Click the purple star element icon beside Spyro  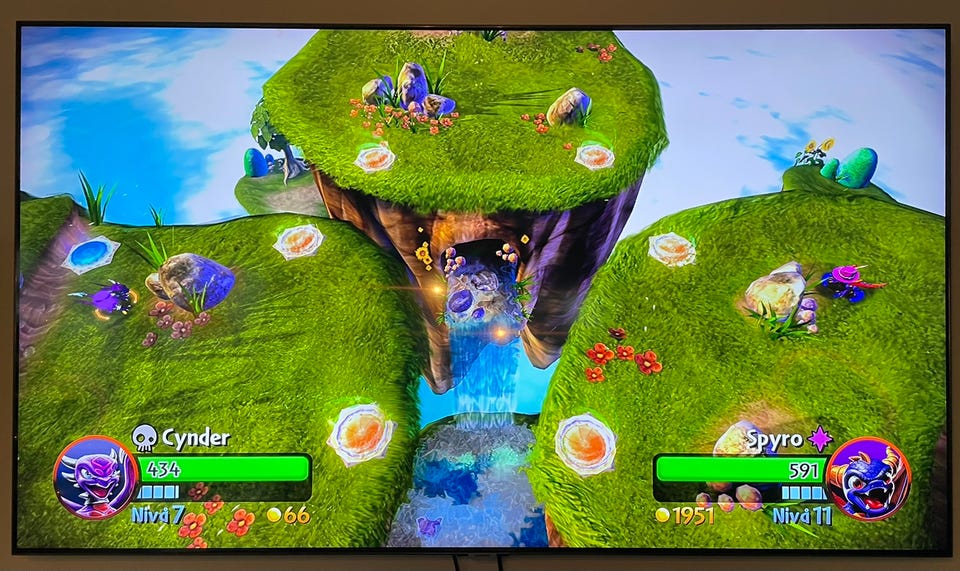821,438
